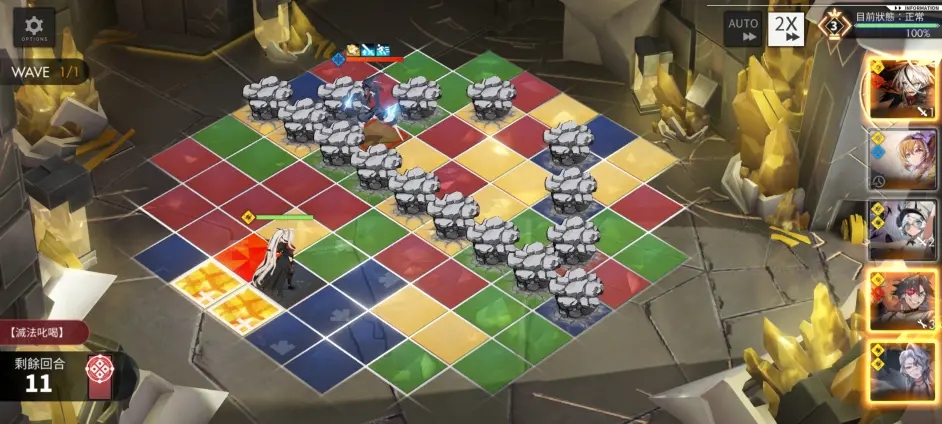The height and width of the screenshot is (424, 942).
Task: Select the blonde-haired character portrait
Action: [x=903, y=158]
